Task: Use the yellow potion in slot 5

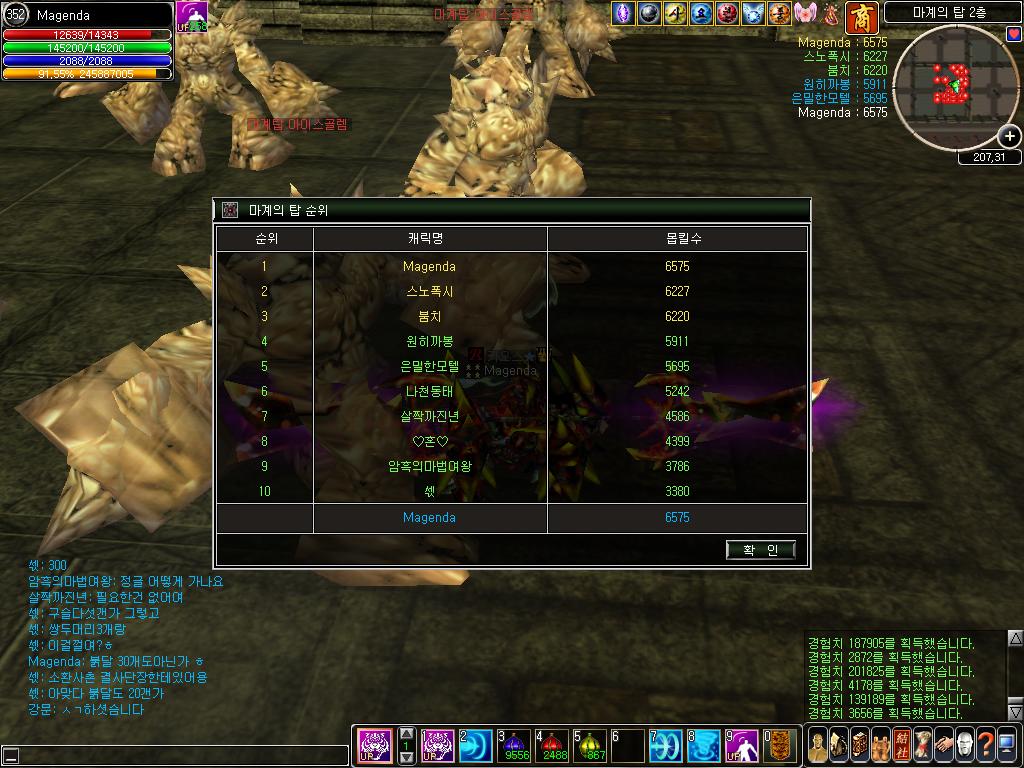Action: click(590, 745)
